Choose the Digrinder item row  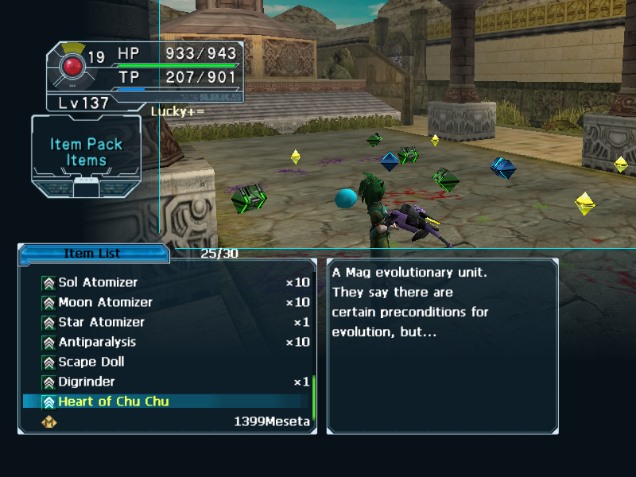(86, 382)
